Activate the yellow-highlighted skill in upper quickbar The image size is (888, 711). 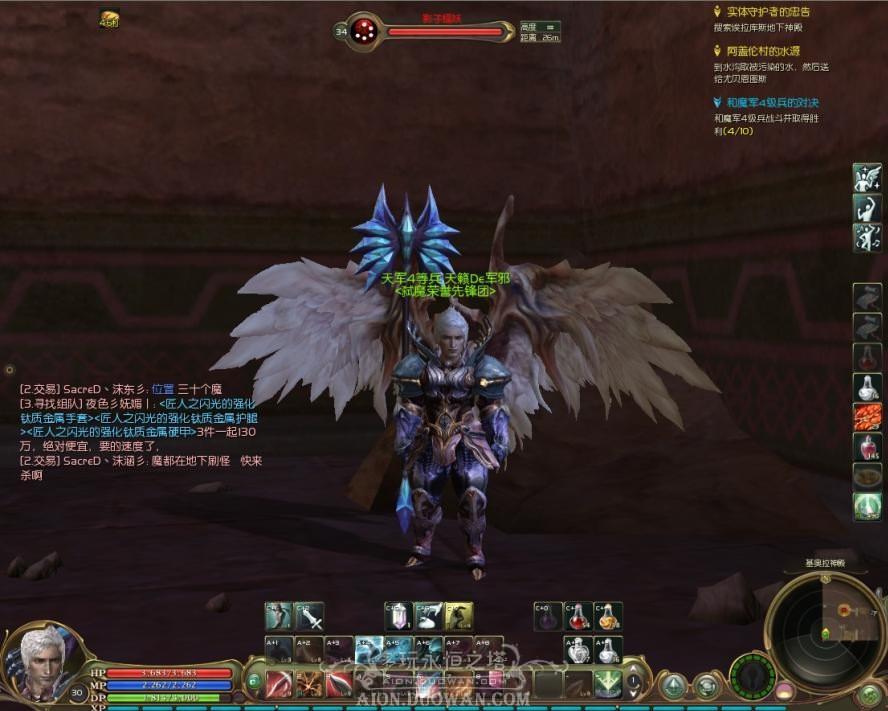(x=458, y=616)
